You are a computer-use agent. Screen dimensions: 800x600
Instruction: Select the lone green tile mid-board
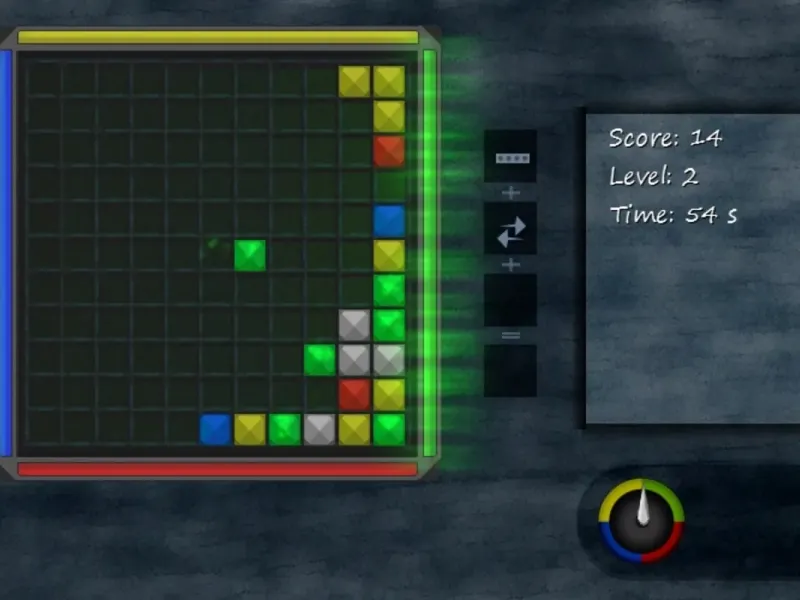(x=250, y=255)
